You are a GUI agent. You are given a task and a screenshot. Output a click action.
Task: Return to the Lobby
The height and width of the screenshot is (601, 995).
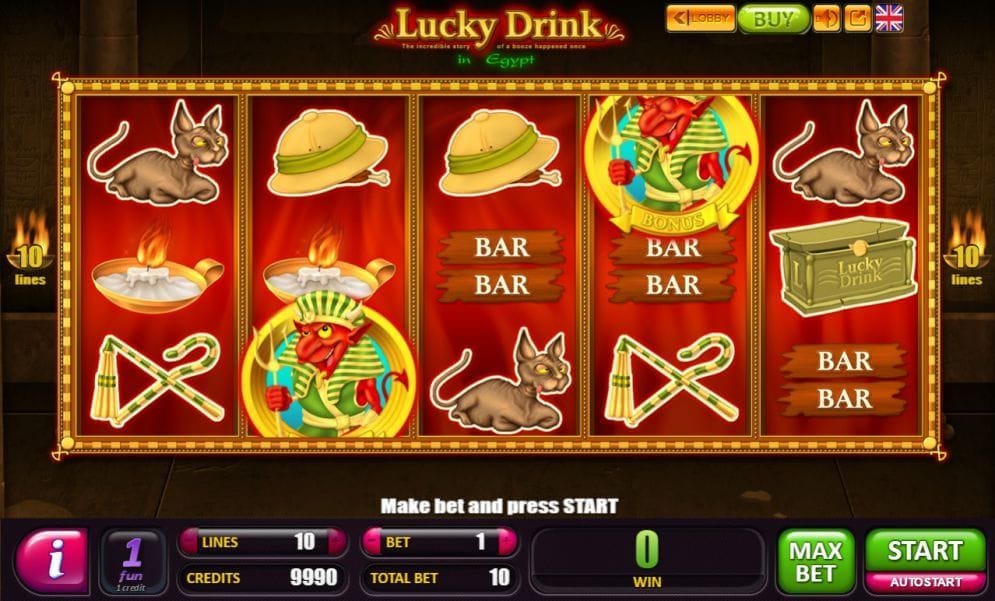(701, 19)
